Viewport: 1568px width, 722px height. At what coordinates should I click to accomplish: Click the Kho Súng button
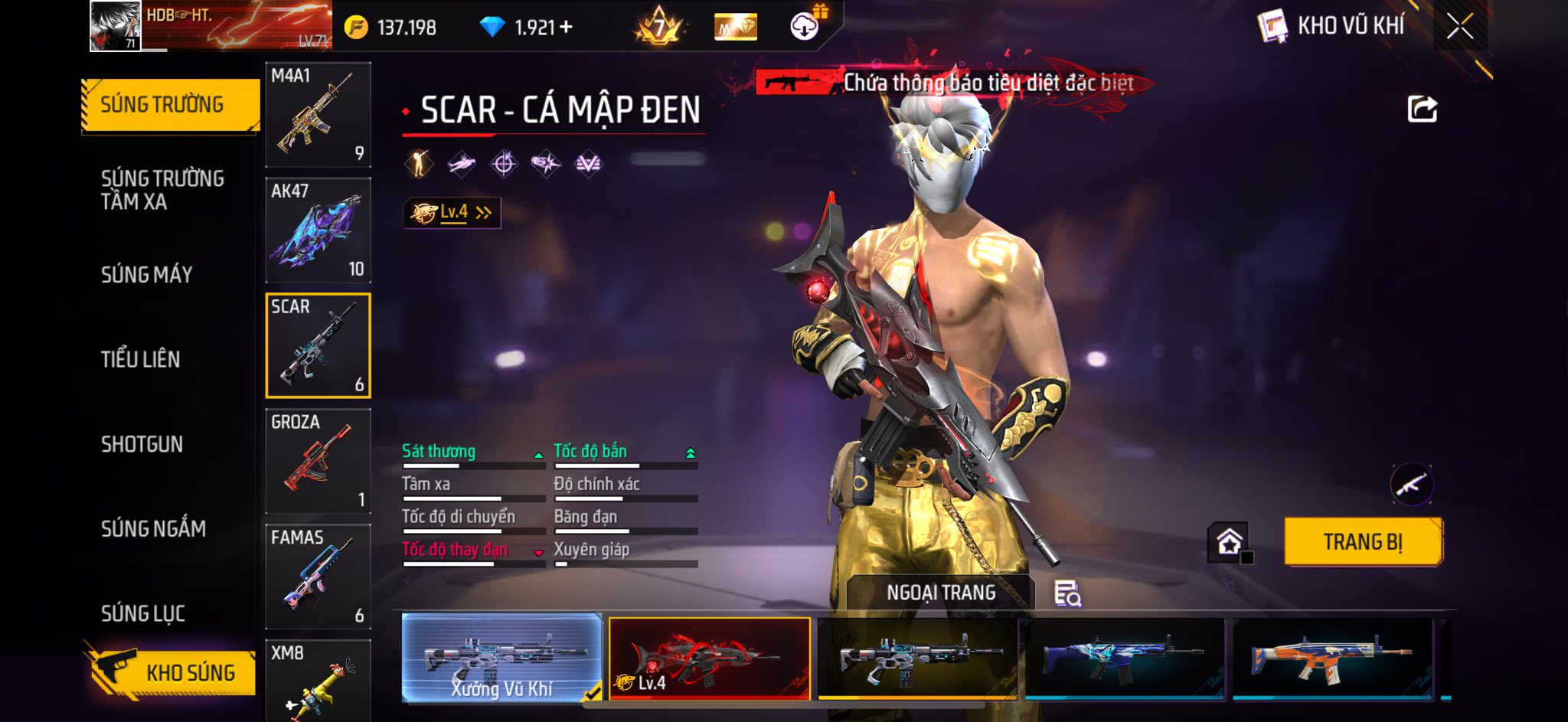tap(175, 672)
